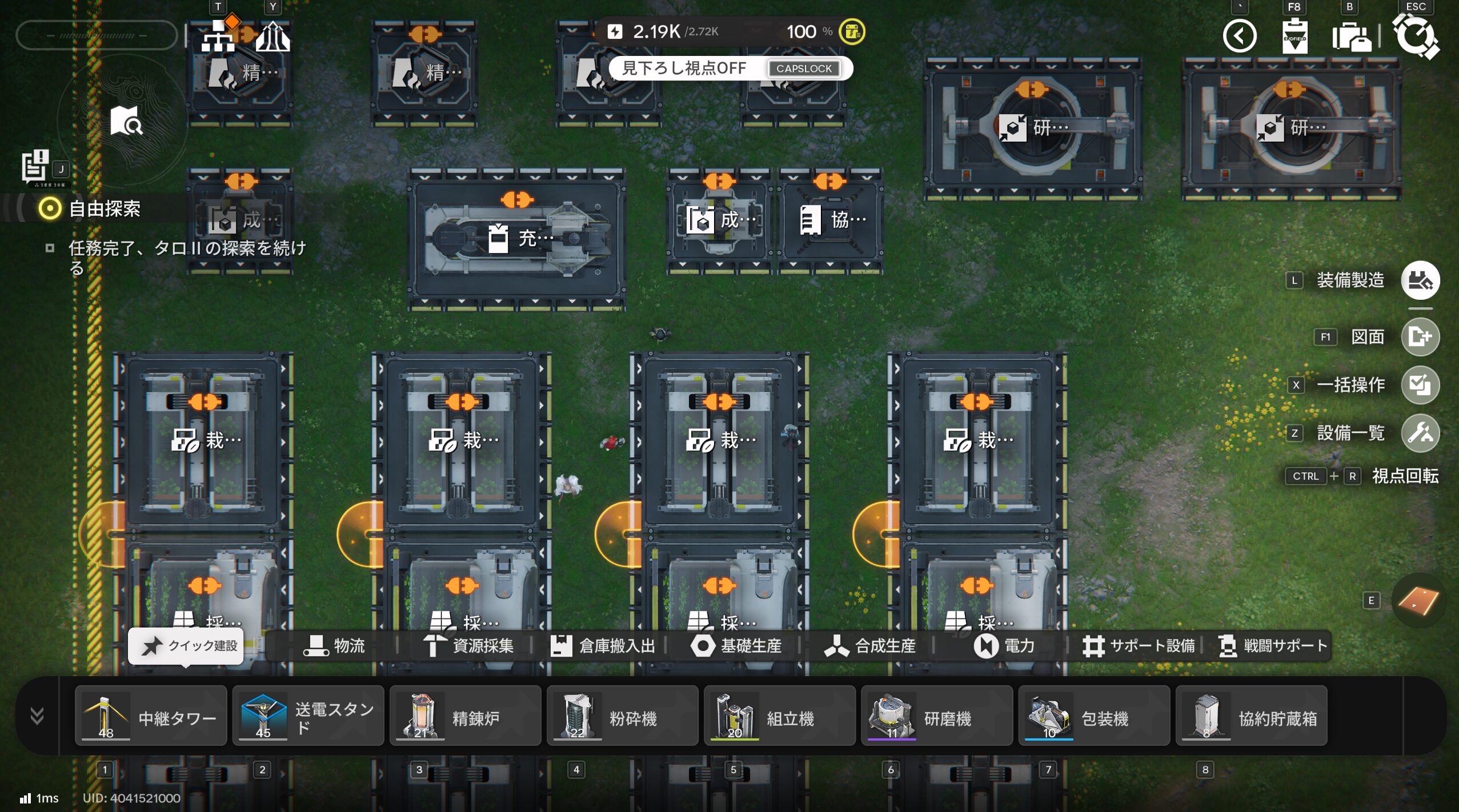Choose the 組立機 assembler slot
The height and width of the screenshot is (812, 1459).
779,716
